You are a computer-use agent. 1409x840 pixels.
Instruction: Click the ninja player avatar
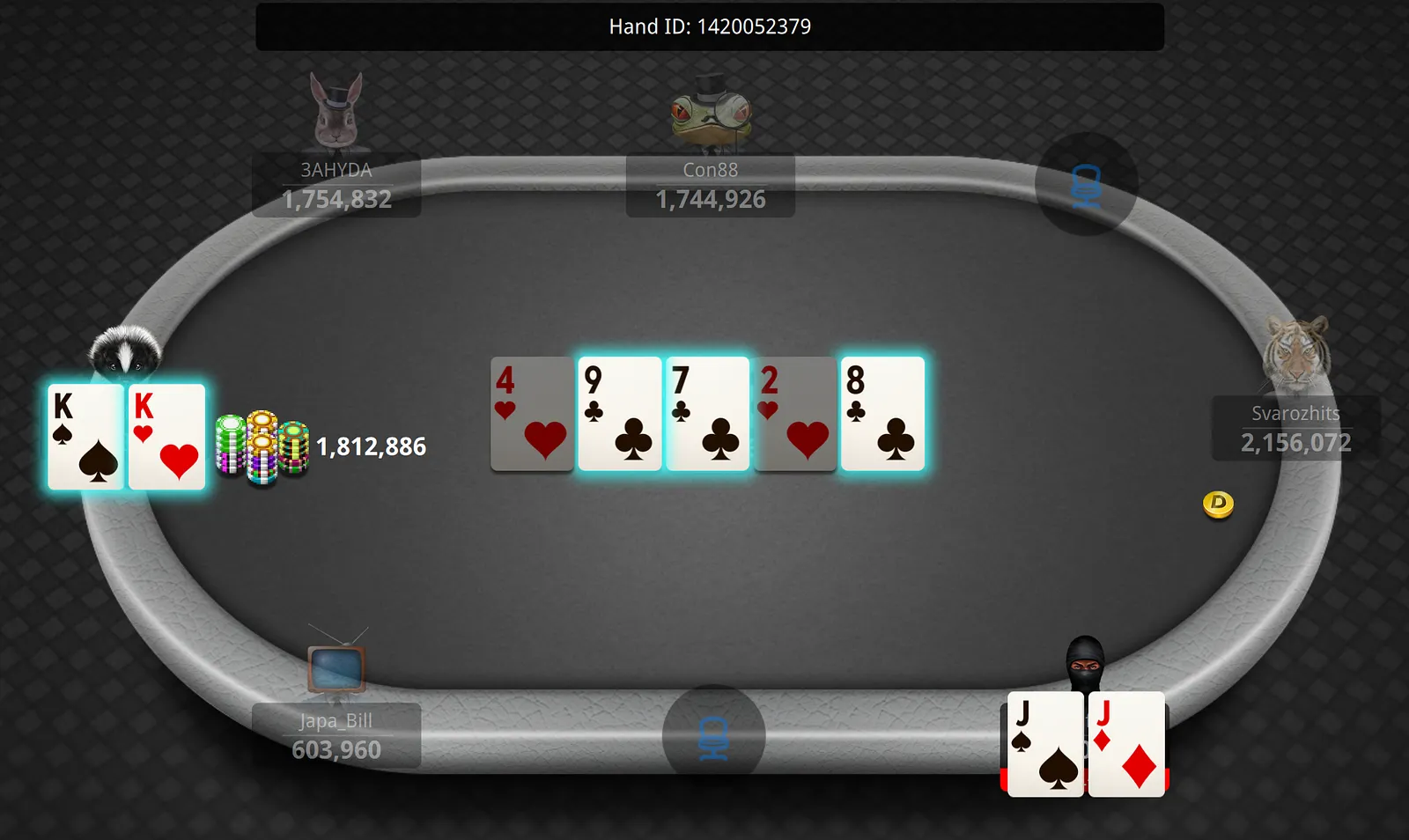pos(1085,662)
